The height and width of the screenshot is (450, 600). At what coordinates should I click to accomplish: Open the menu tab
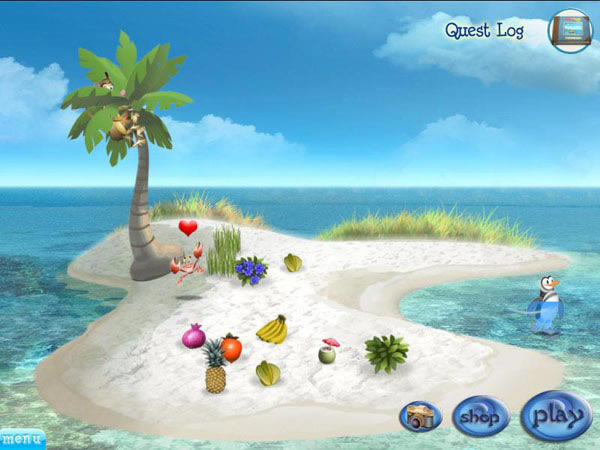click(x=21, y=438)
